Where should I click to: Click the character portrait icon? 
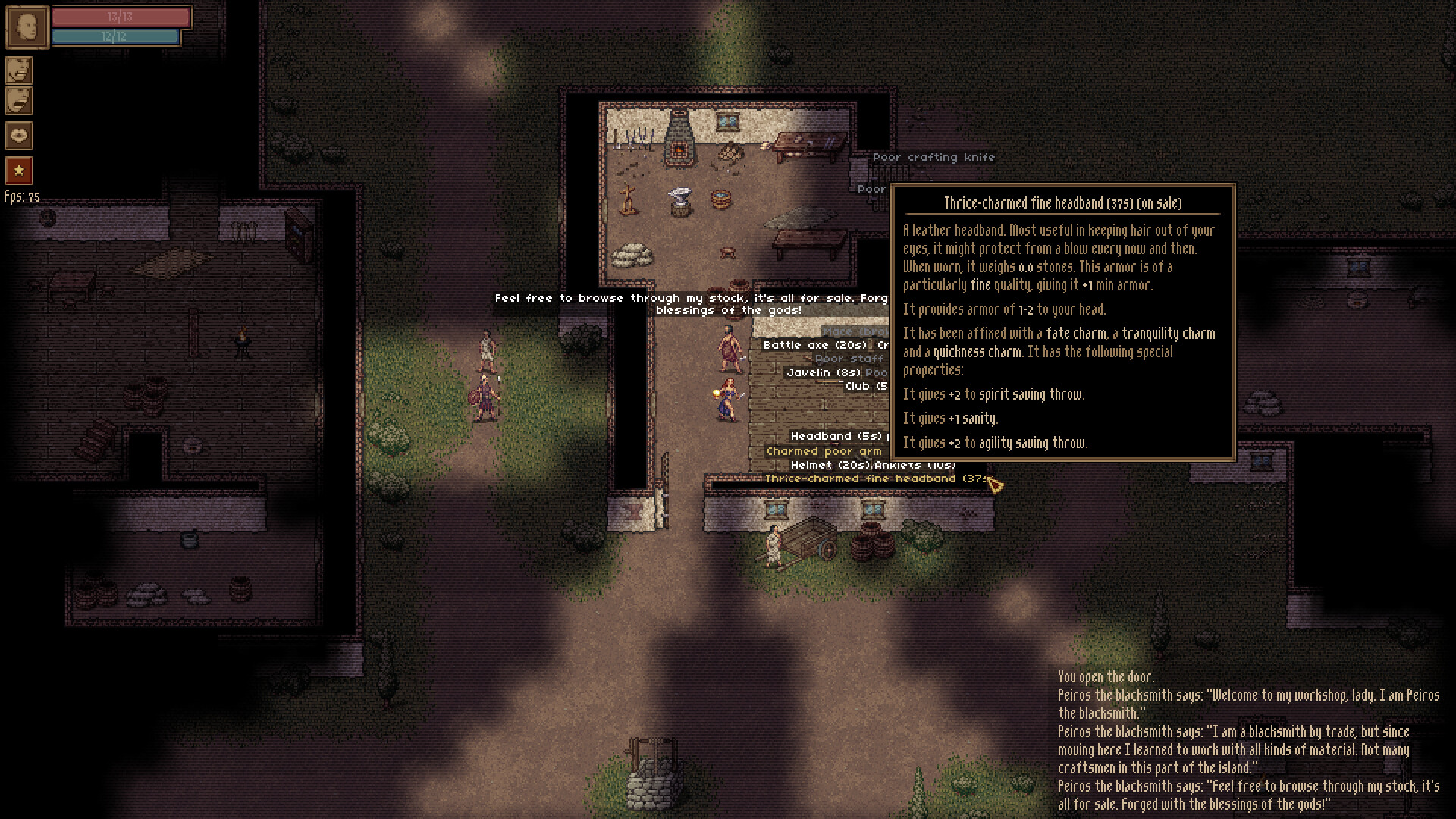pos(27,27)
